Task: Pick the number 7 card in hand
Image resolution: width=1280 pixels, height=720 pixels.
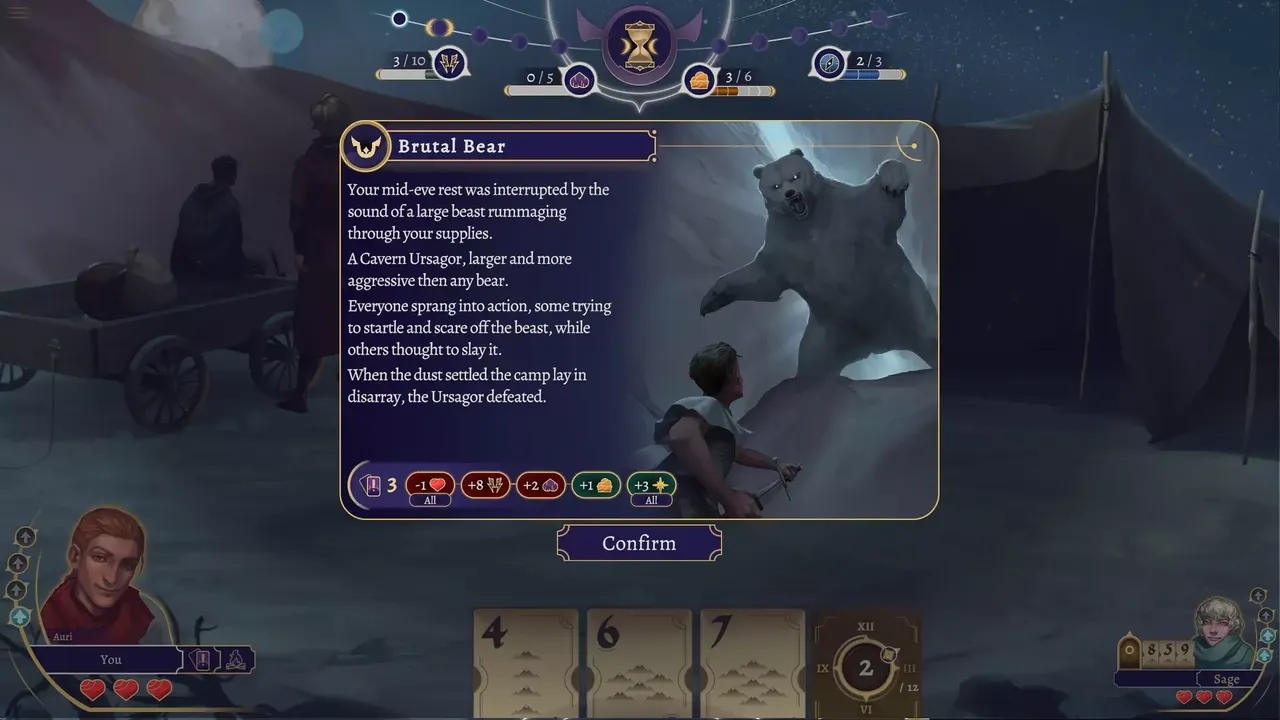Action: (x=752, y=660)
